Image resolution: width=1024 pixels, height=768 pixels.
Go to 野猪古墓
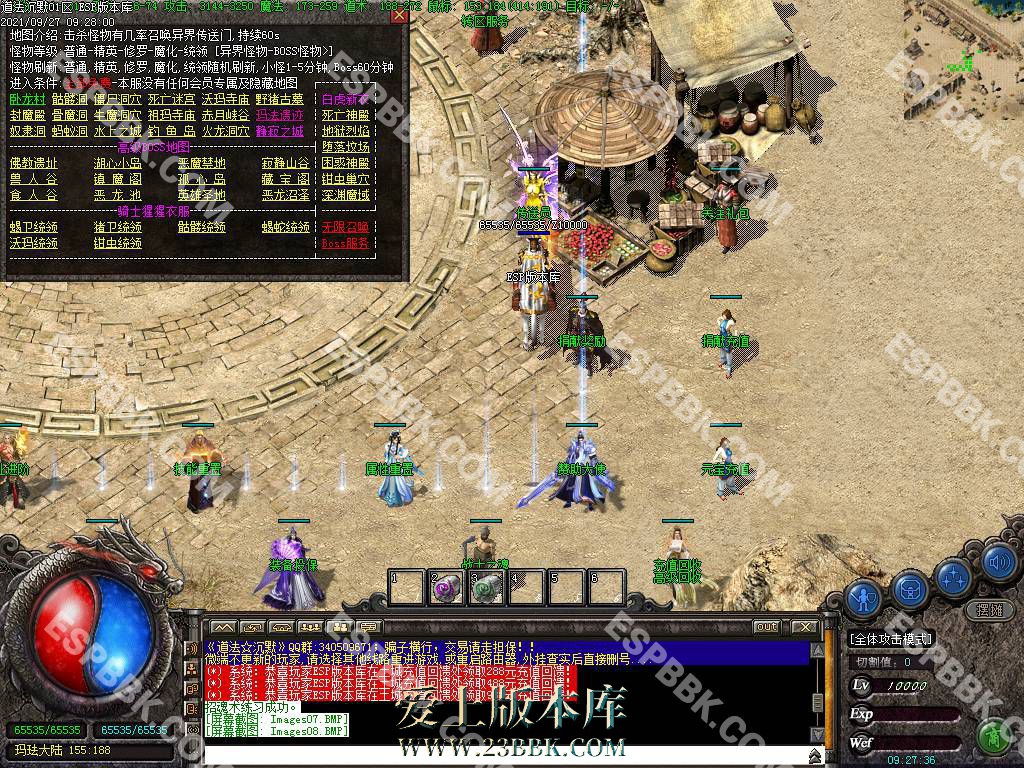pos(279,99)
